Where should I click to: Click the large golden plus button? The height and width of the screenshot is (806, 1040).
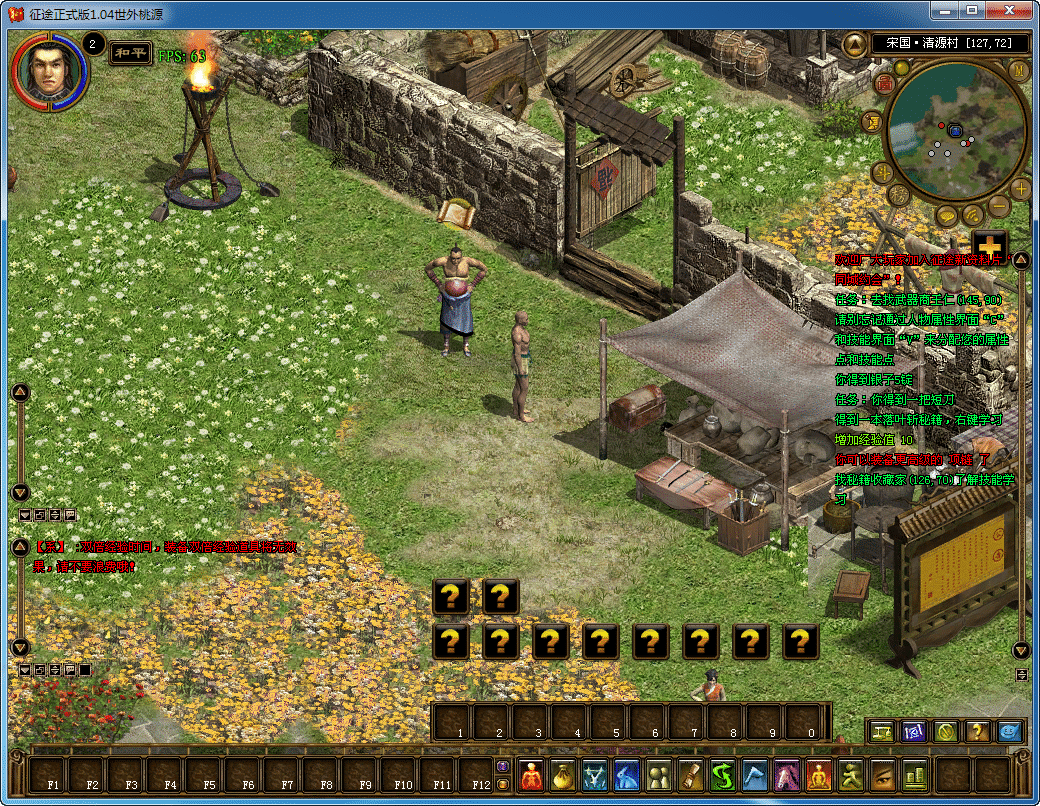click(x=989, y=246)
